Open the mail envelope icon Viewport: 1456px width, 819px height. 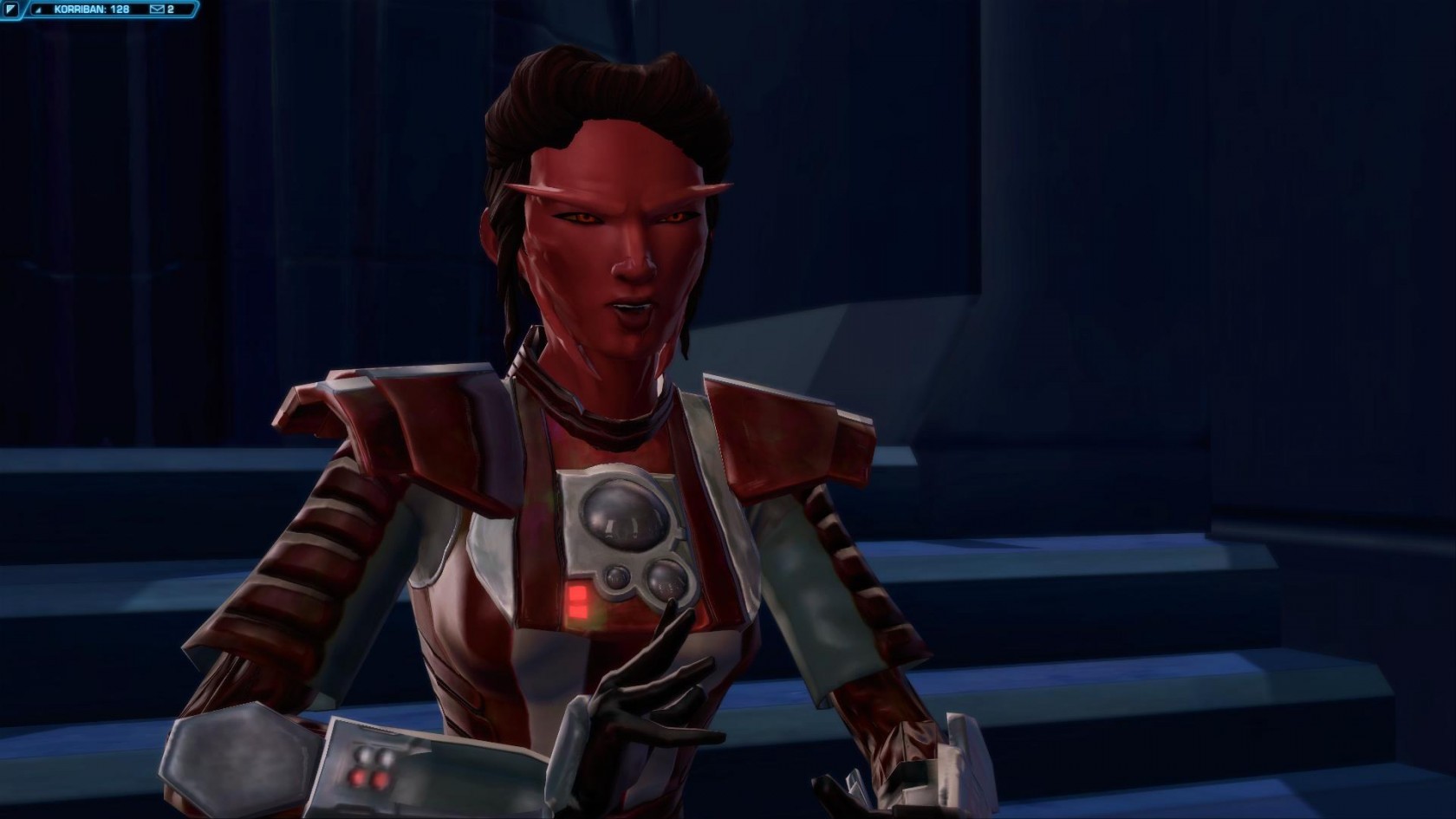click(x=157, y=10)
